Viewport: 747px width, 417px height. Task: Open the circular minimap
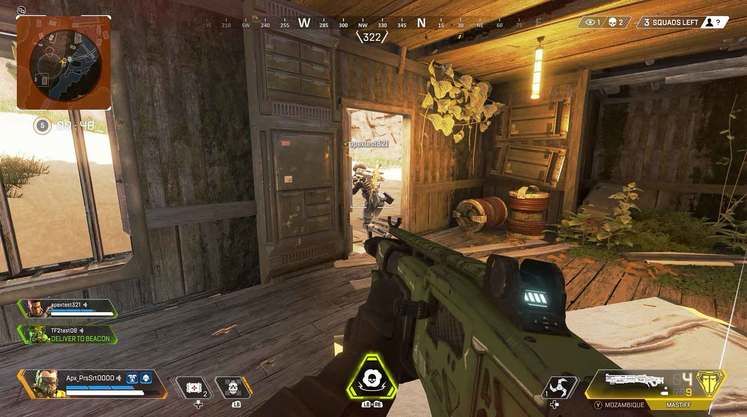pyautogui.click(x=62, y=61)
